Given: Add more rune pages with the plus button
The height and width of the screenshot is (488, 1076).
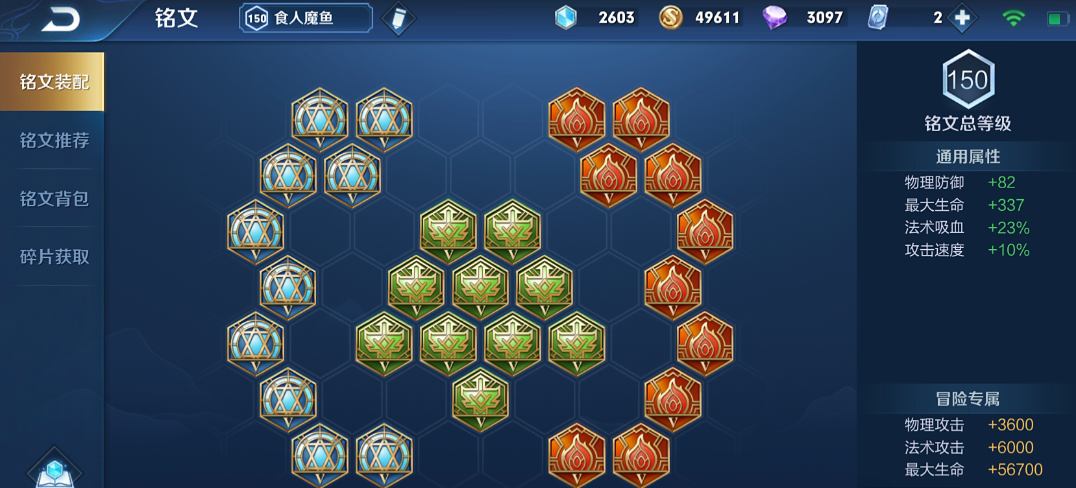Looking at the screenshot, I should pyautogui.click(x=962, y=18).
